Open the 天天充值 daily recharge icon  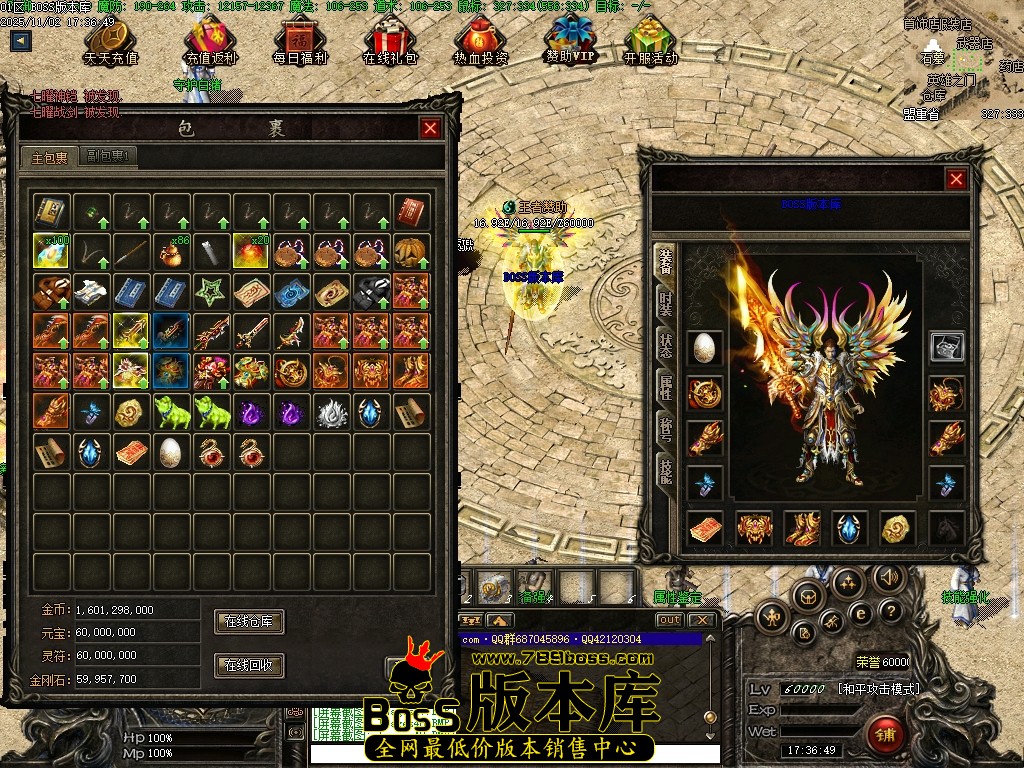tap(111, 42)
